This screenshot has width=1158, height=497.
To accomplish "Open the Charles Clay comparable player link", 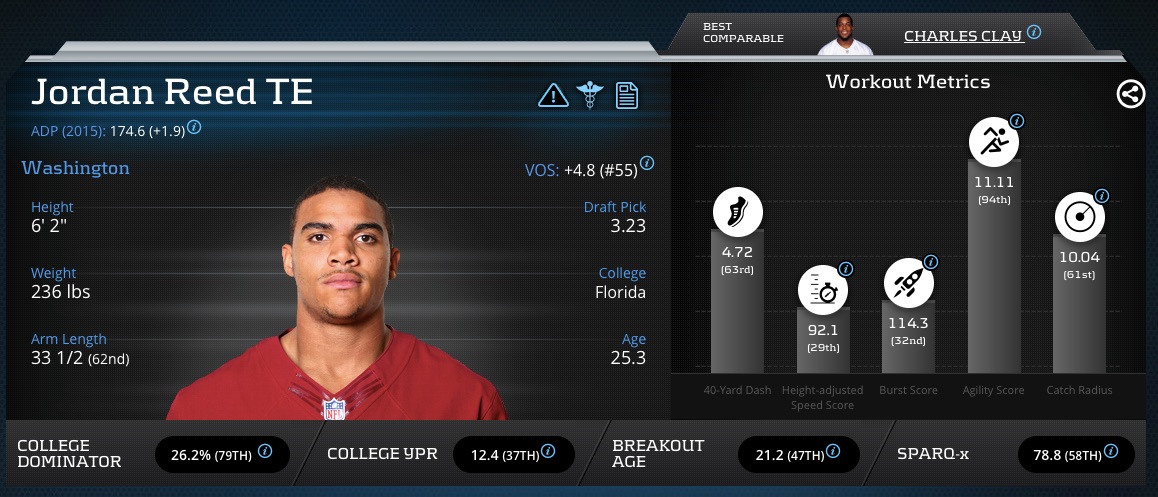I will click(x=962, y=36).
